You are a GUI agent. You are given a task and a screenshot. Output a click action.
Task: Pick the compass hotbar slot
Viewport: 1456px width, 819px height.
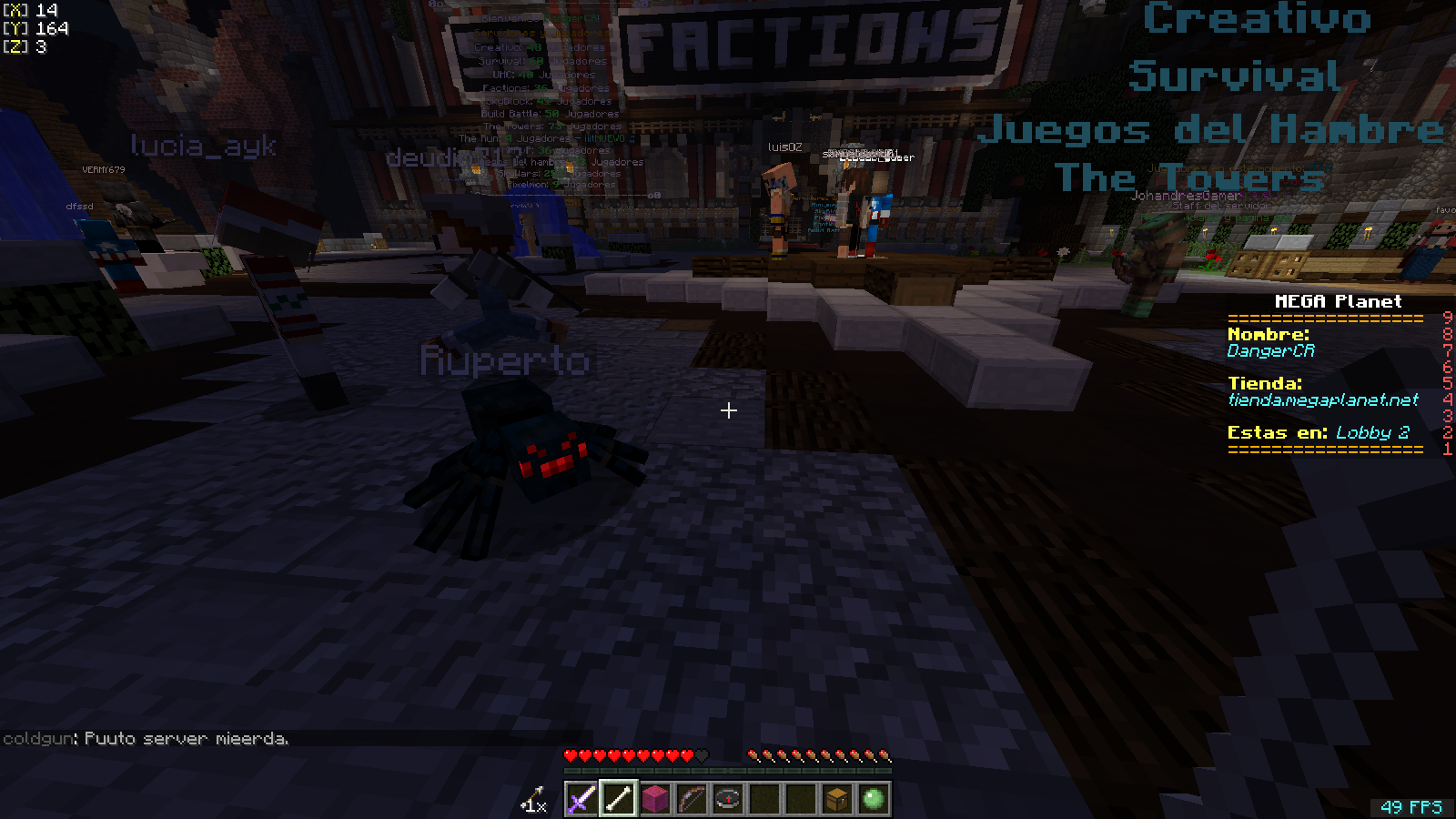coord(727,799)
